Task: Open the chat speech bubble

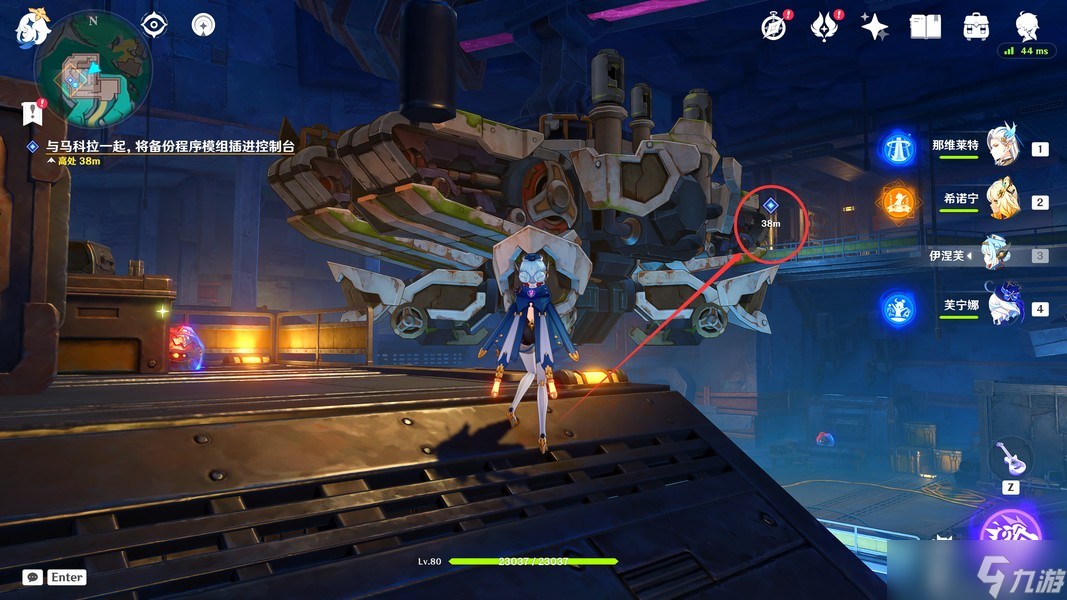Action: pos(33,577)
